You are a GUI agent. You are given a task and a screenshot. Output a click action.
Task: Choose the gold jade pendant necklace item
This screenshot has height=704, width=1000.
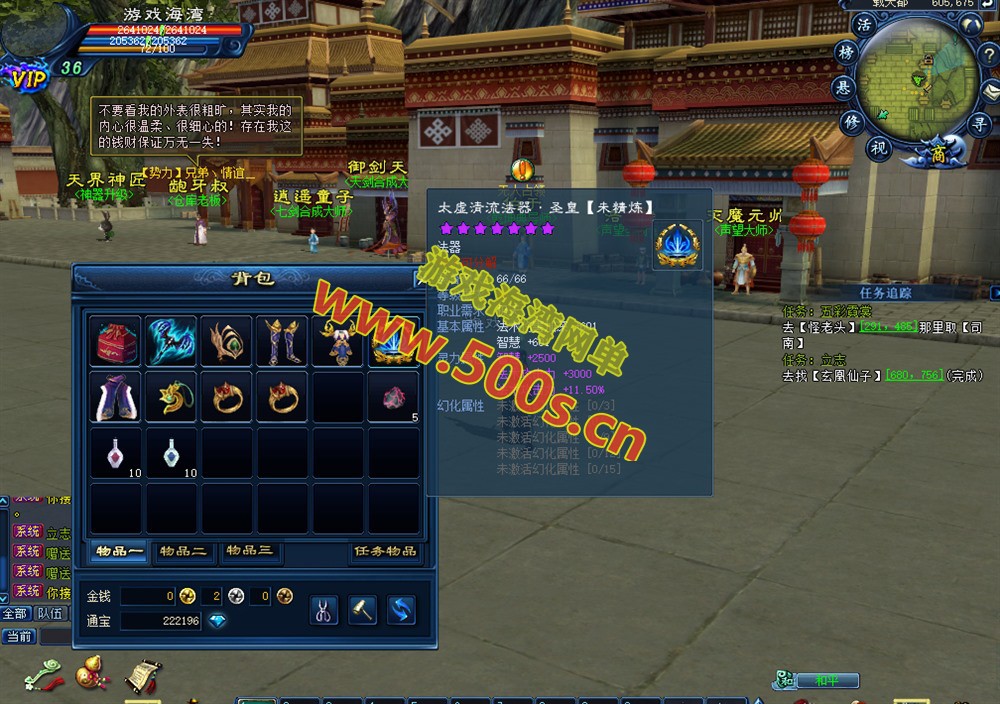[x=172, y=398]
